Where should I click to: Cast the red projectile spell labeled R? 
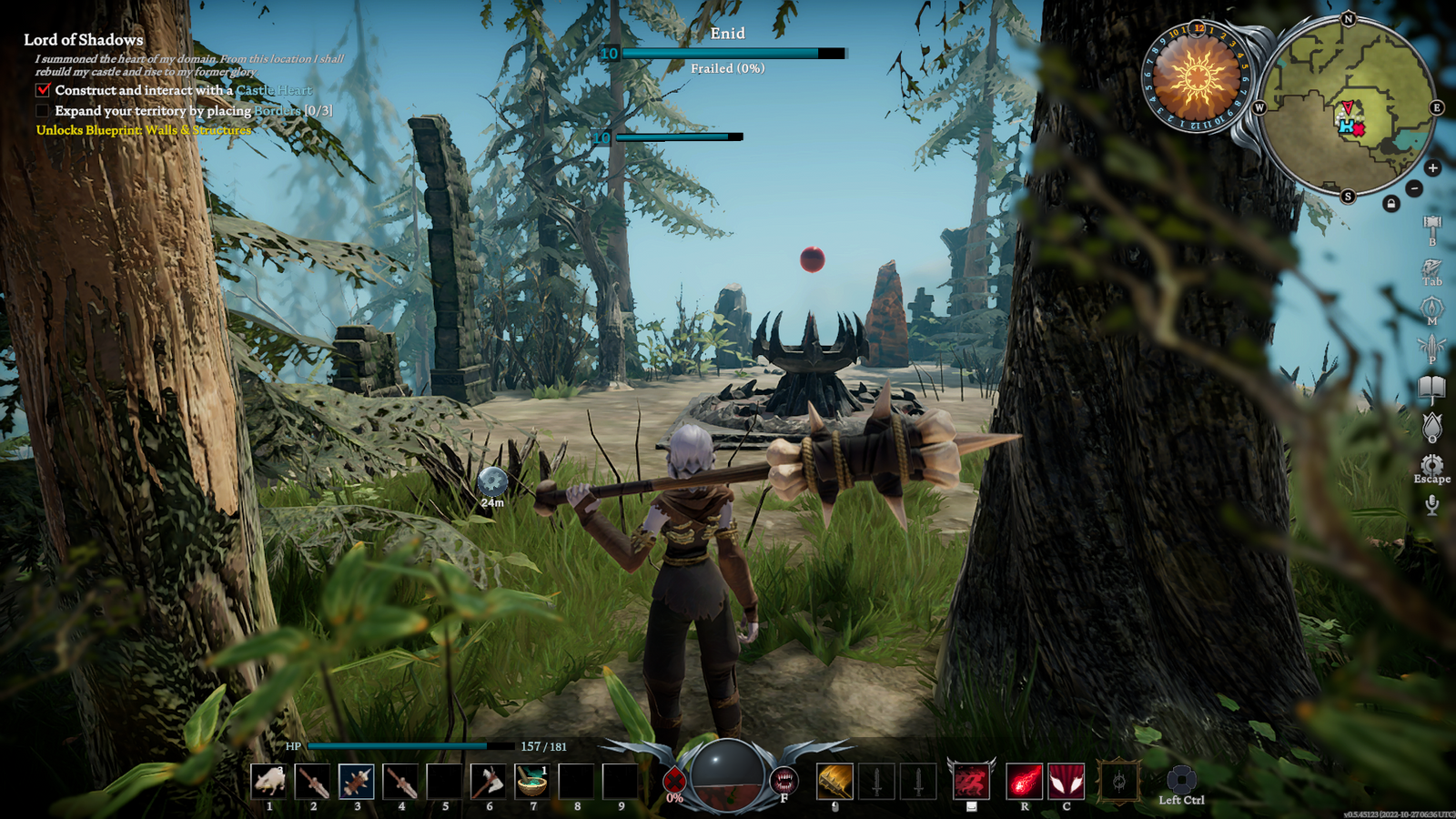pyautogui.click(x=1024, y=781)
